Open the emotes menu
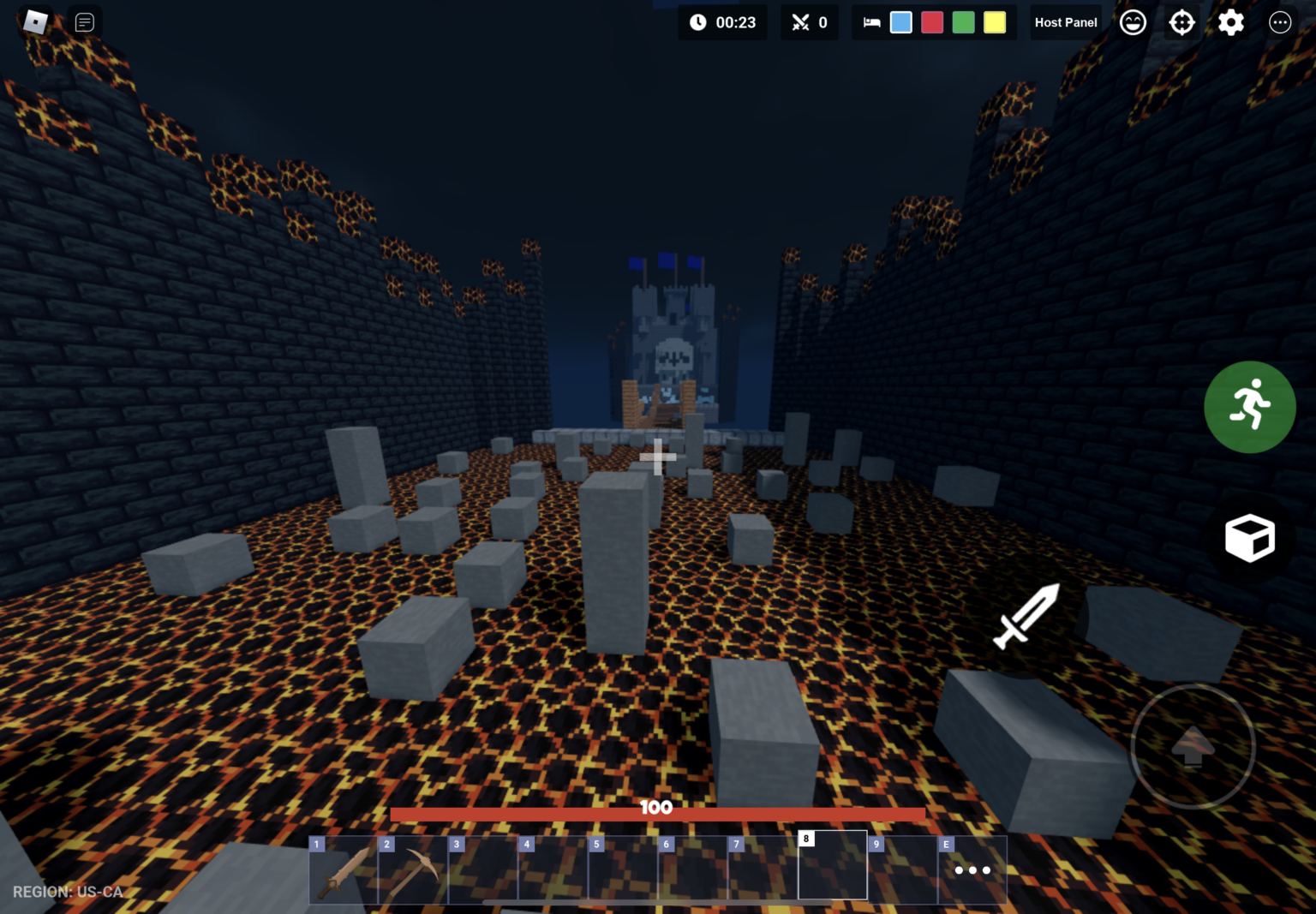The width and height of the screenshot is (1316, 914). coord(1133,22)
